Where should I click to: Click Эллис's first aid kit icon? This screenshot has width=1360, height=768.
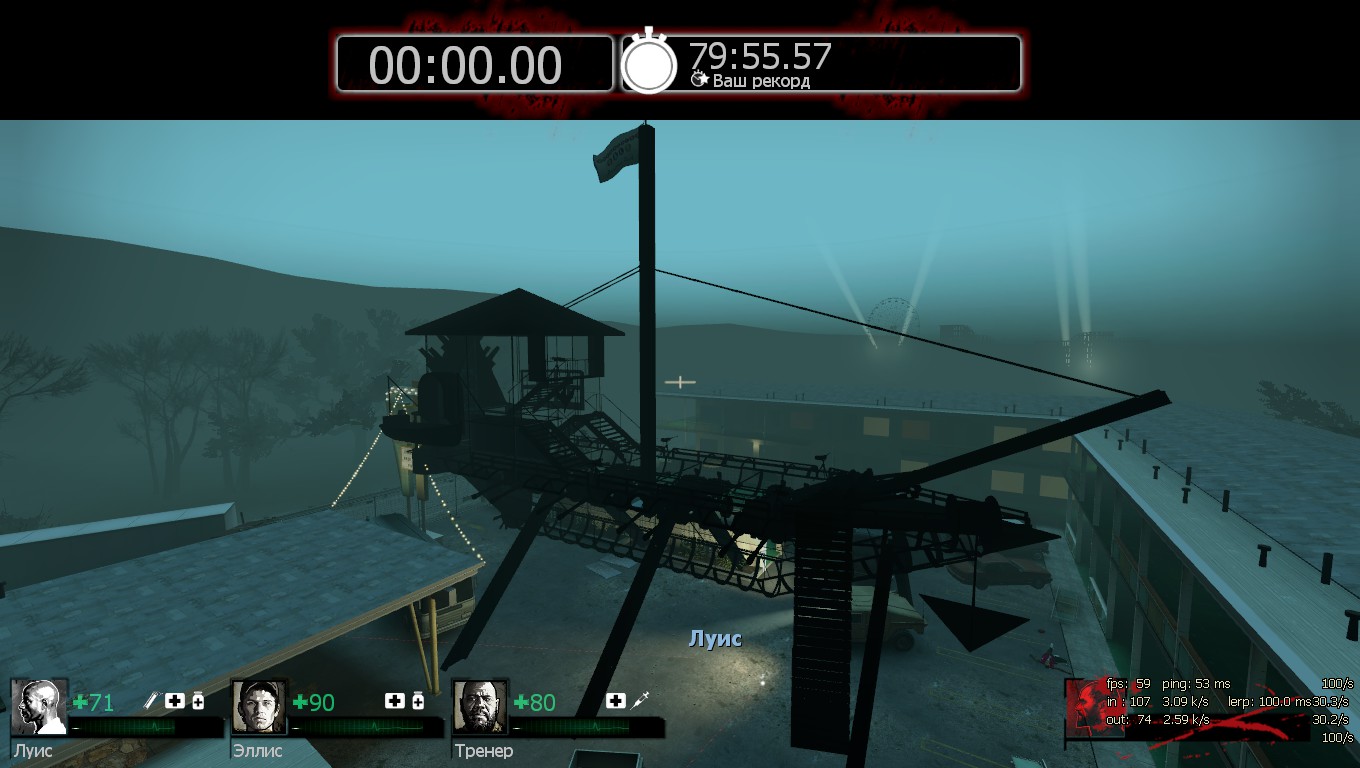(394, 701)
